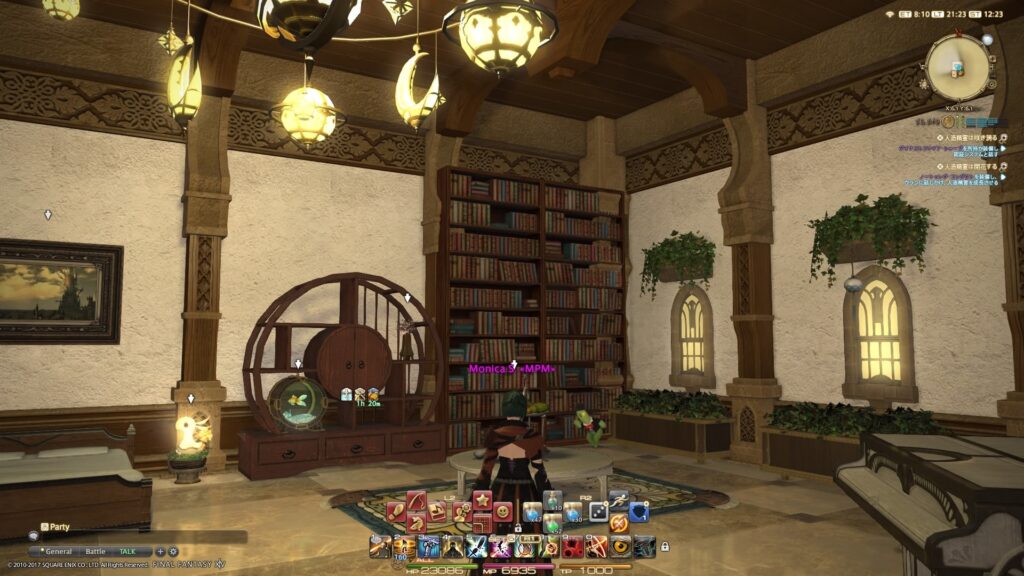The width and height of the screenshot is (1024, 576).
Task: Switch to the Battle chat tab
Action: [x=95, y=551]
